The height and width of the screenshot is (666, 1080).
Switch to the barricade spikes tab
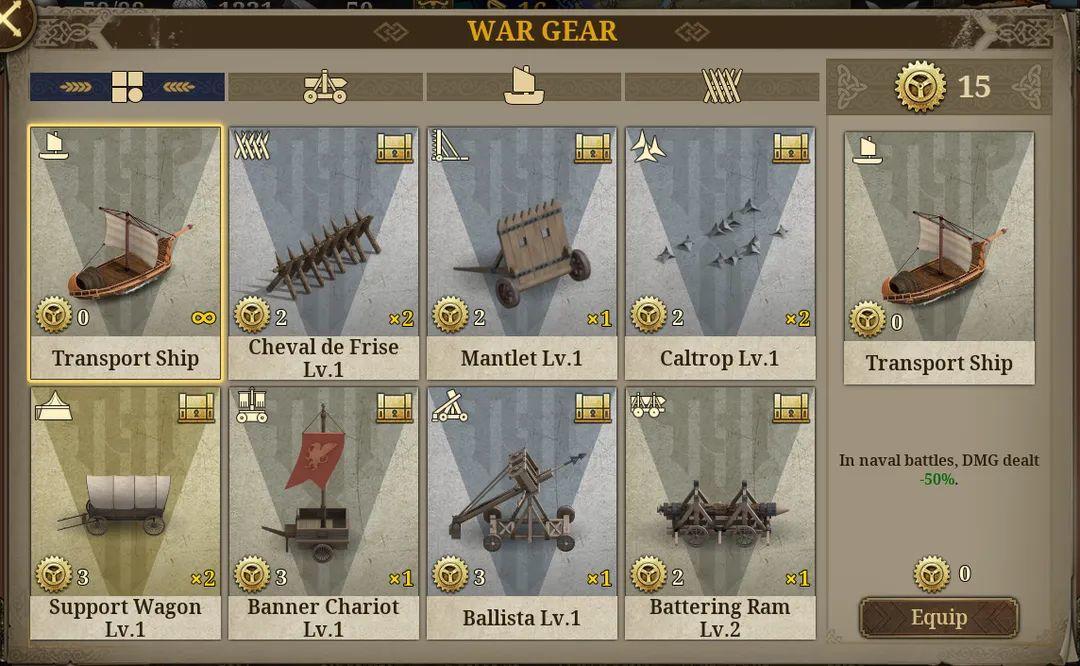[x=721, y=87]
